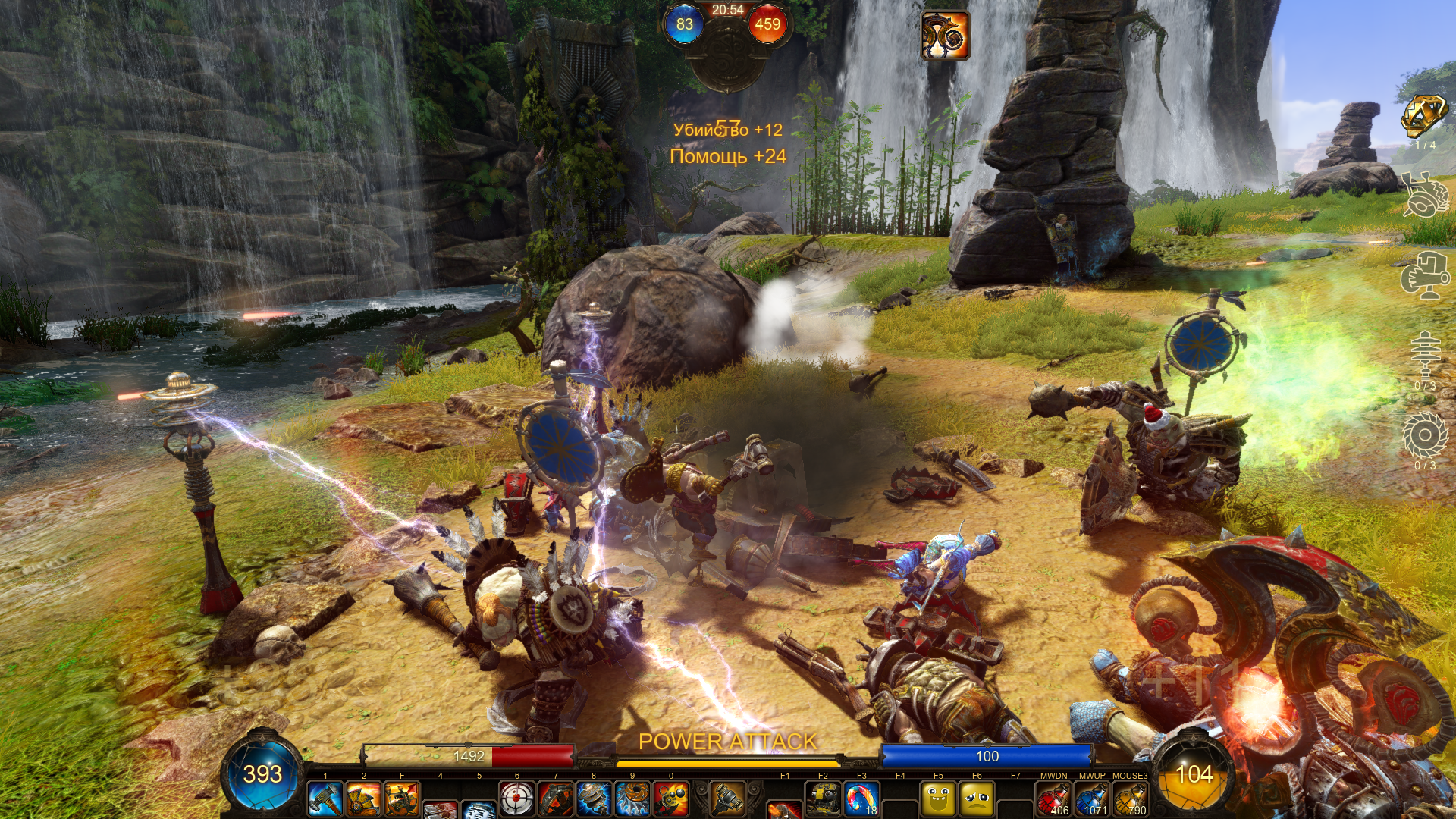Click the golden trap counter icon
1456x819 pixels.
click(x=1424, y=117)
